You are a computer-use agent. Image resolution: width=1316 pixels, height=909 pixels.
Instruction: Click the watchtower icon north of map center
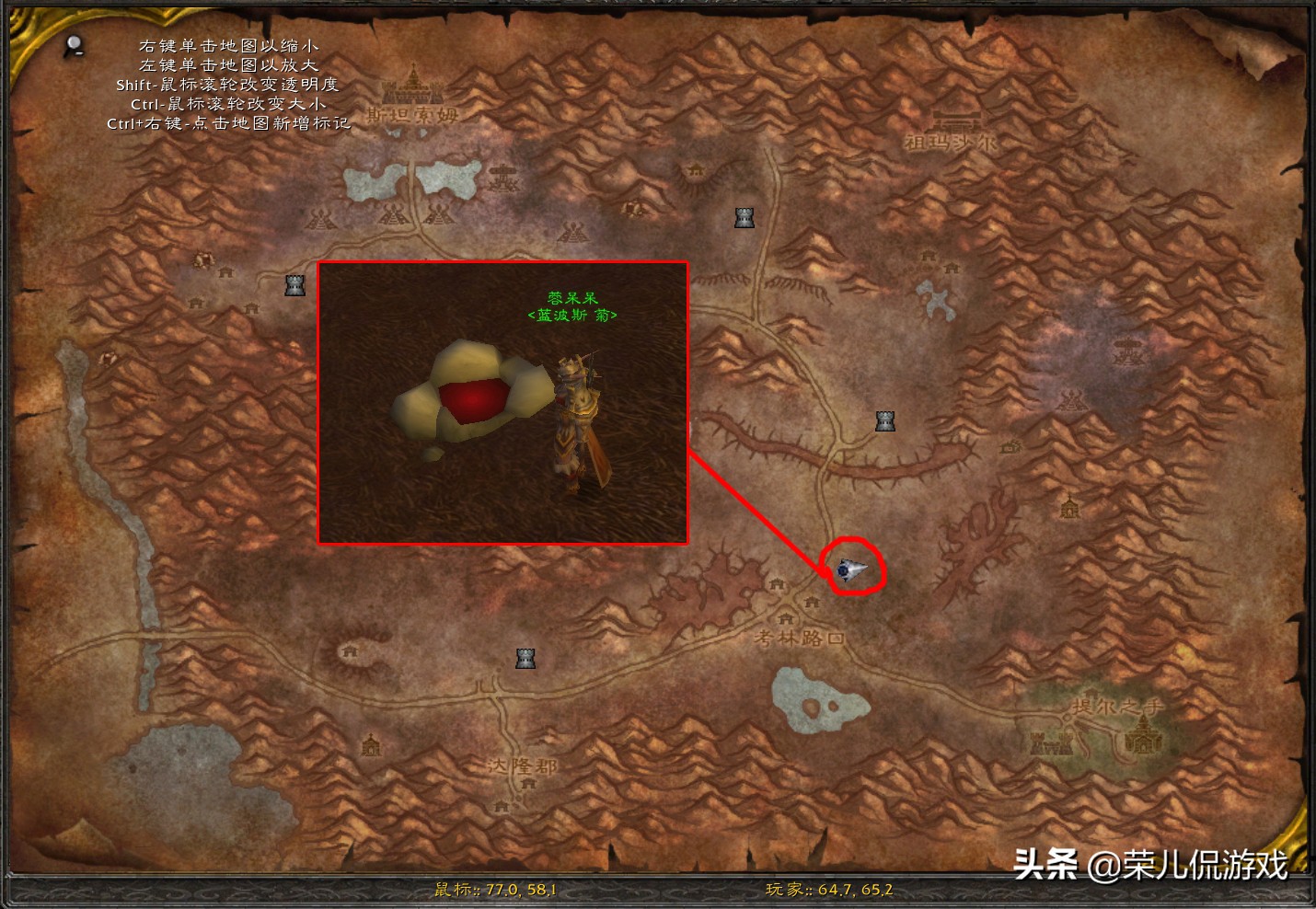tap(743, 218)
